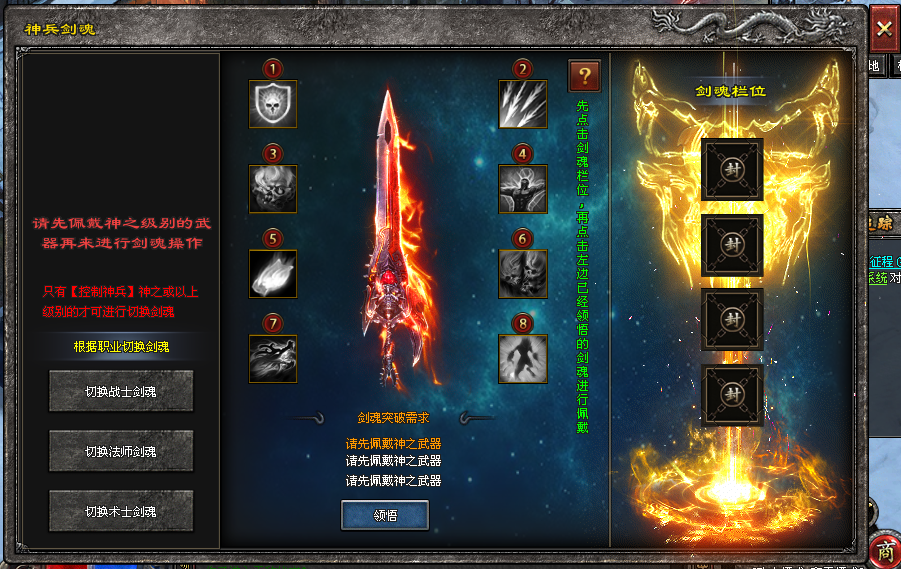Image resolution: width=901 pixels, height=569 pixels.
Task: Switch to mage sword soul (切换法师剑魂)
Action: pyautogui.click(x=107, y=451)
